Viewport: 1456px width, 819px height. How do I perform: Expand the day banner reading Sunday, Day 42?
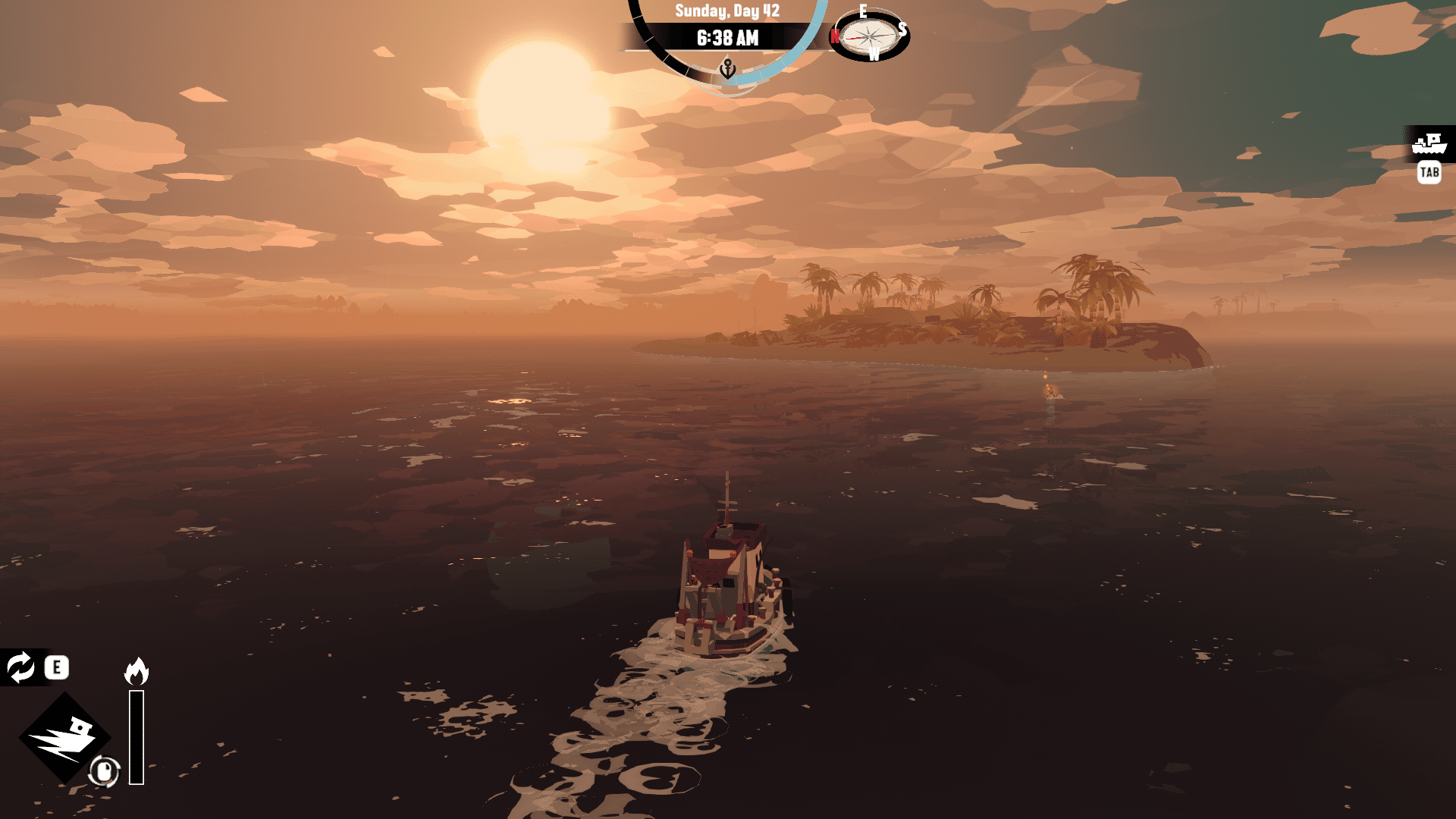point(726,11)
